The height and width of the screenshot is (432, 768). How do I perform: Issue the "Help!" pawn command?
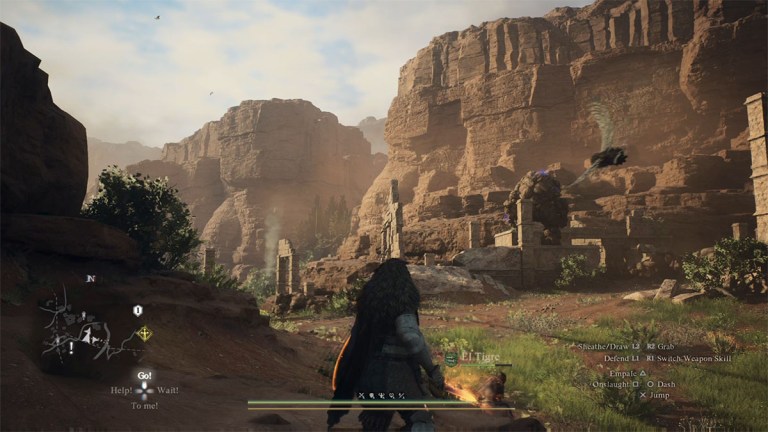121,390
